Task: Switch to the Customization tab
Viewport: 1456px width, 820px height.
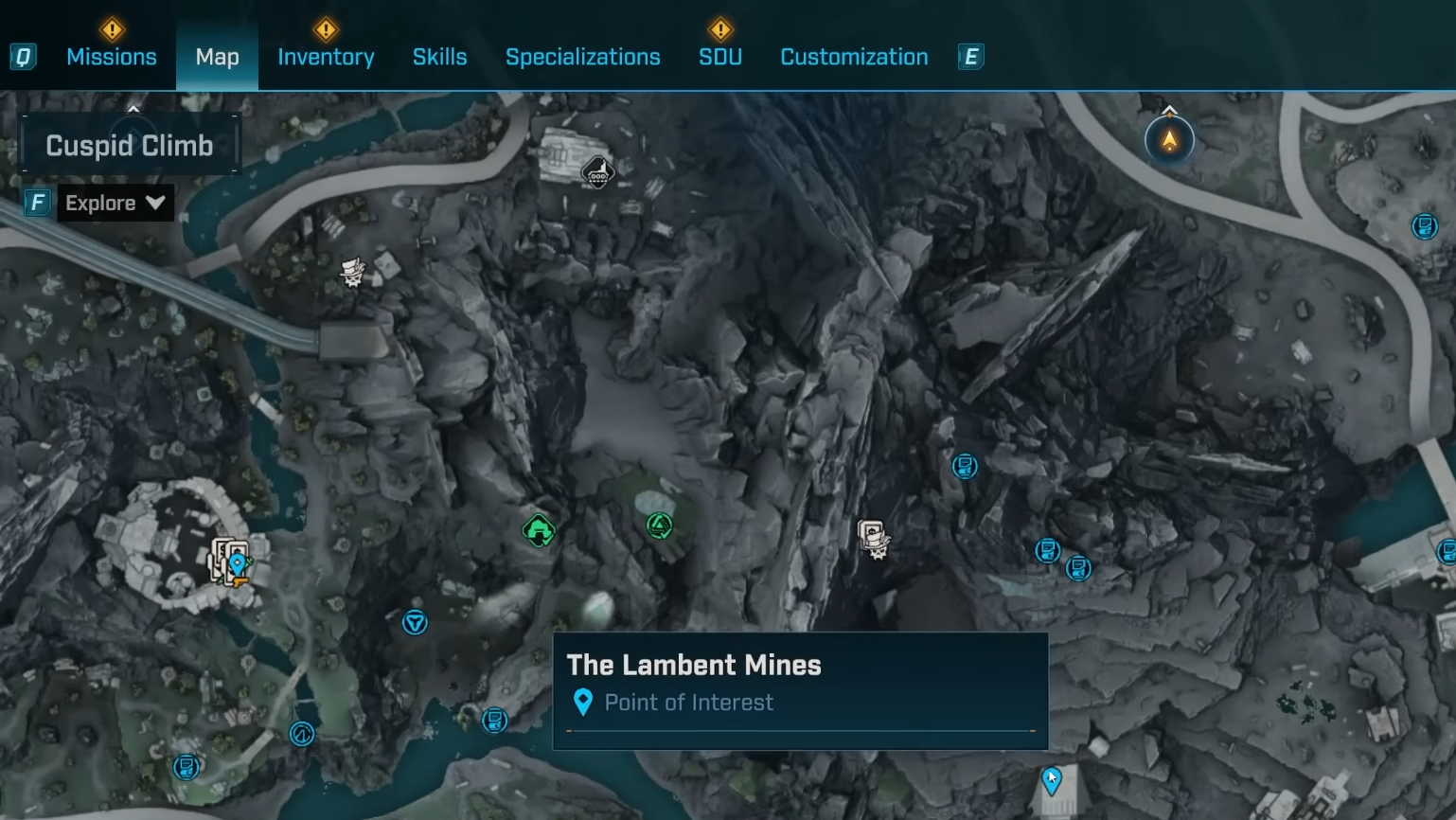Action: (x=853, y=57)
